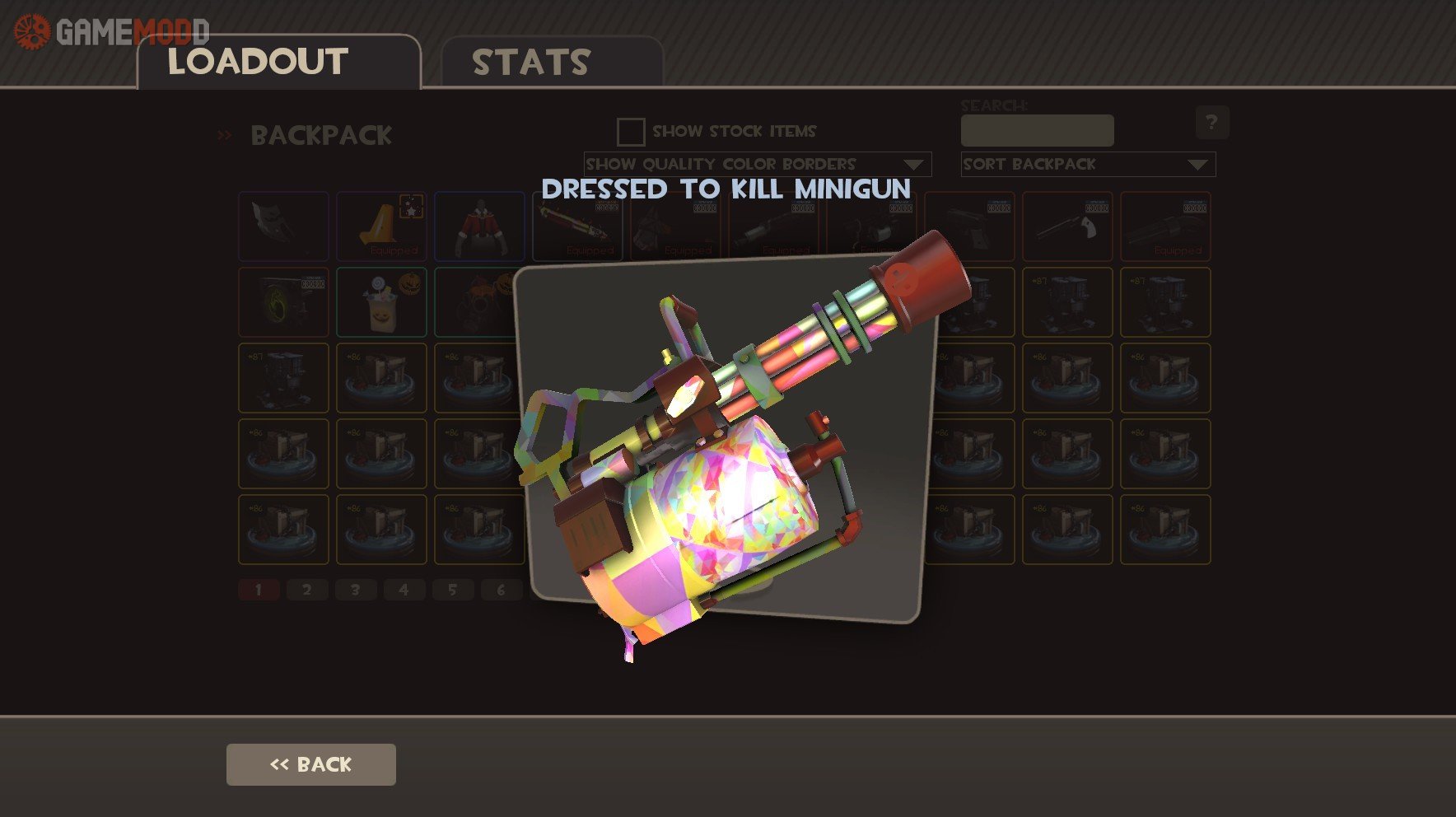Go to backpack page 2
Image resolution: width=1456 pixels, height=817 pixels.
pos(307,590)
